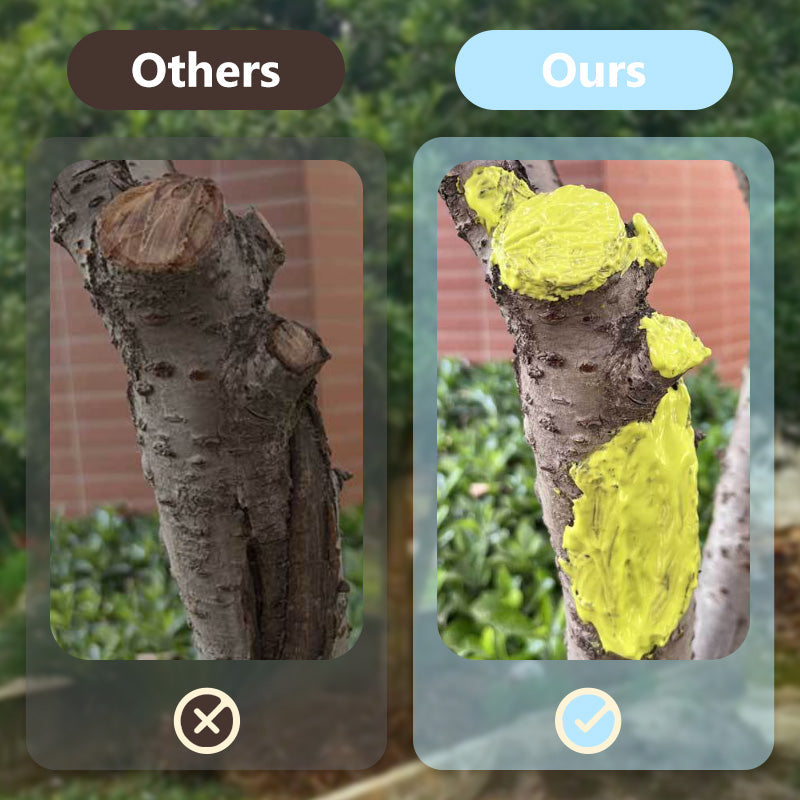Tick the blue check mark circle
The image size is (800, 800).
tap(588, 720)
